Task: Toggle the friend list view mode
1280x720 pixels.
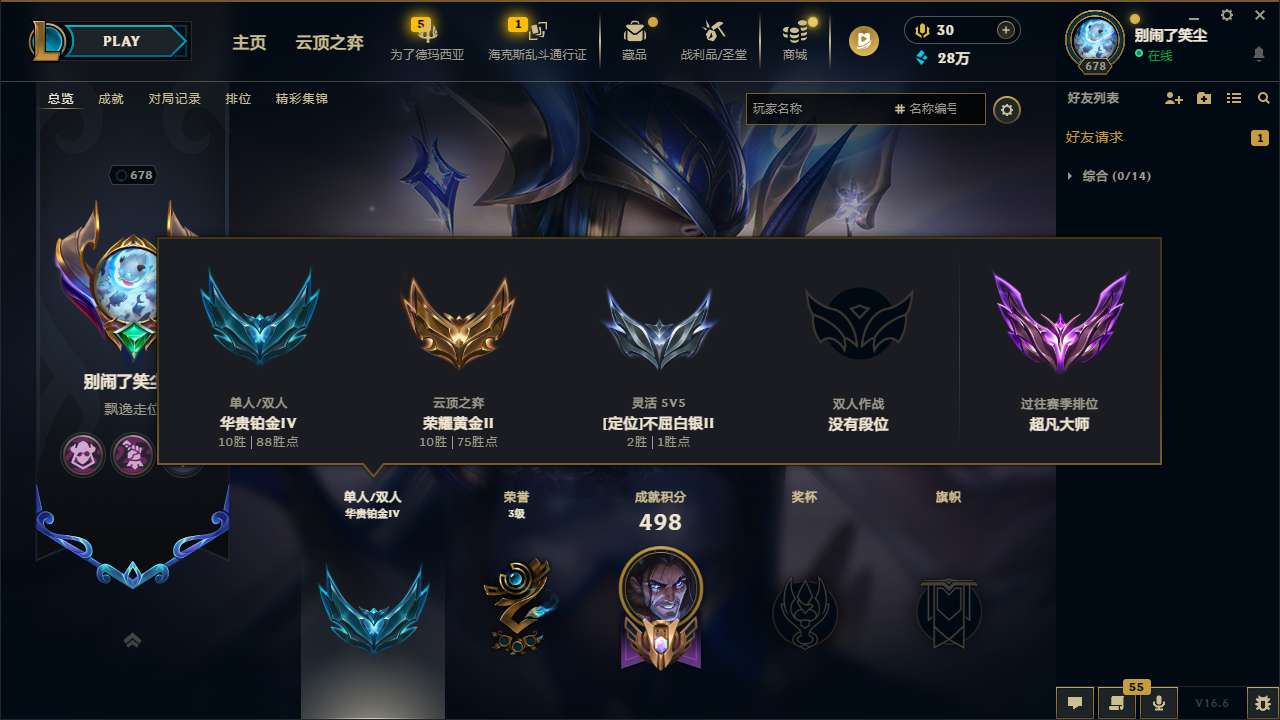Action: coord(1233,98)
